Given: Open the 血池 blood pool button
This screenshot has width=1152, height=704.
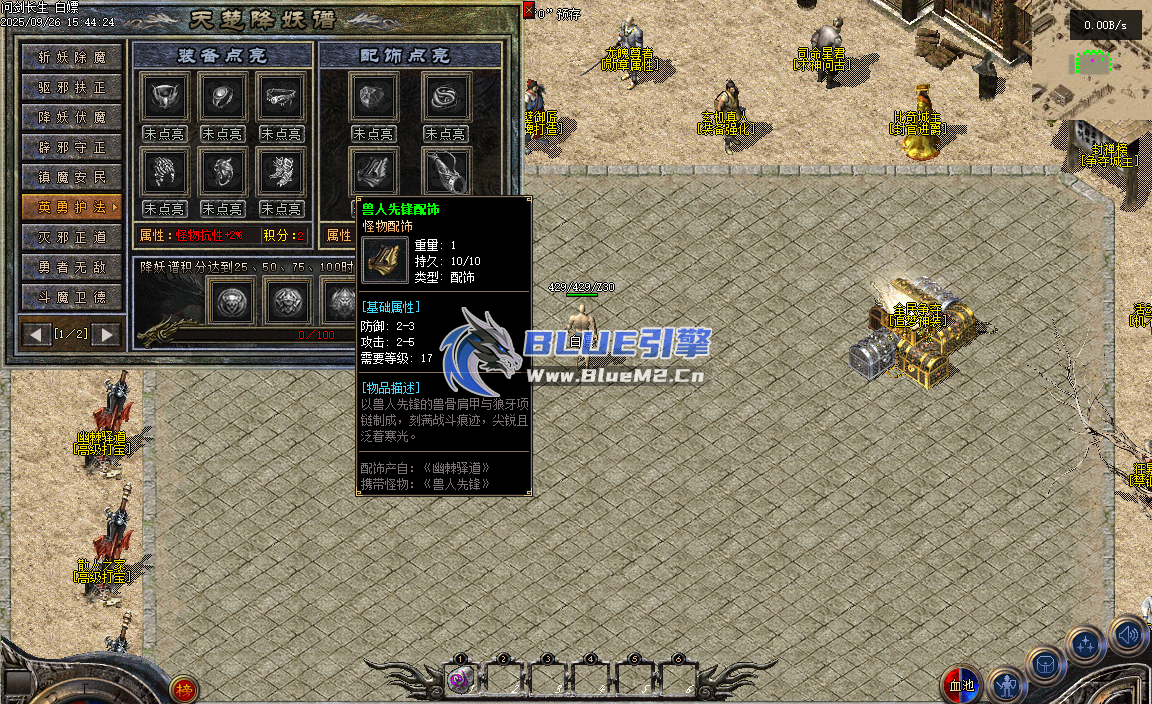Looking at the screenshot, I should pos(960,686).
